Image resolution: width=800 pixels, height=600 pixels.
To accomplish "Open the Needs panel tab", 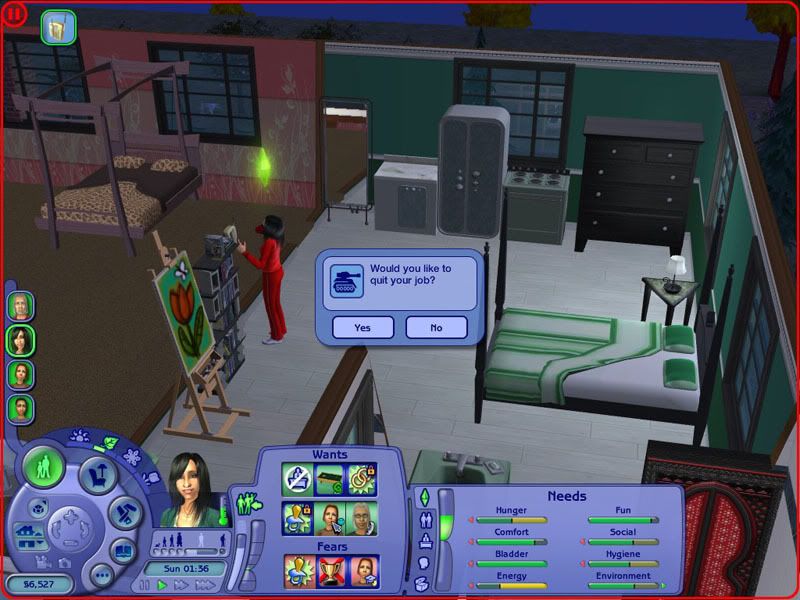I will pos(423,497).
